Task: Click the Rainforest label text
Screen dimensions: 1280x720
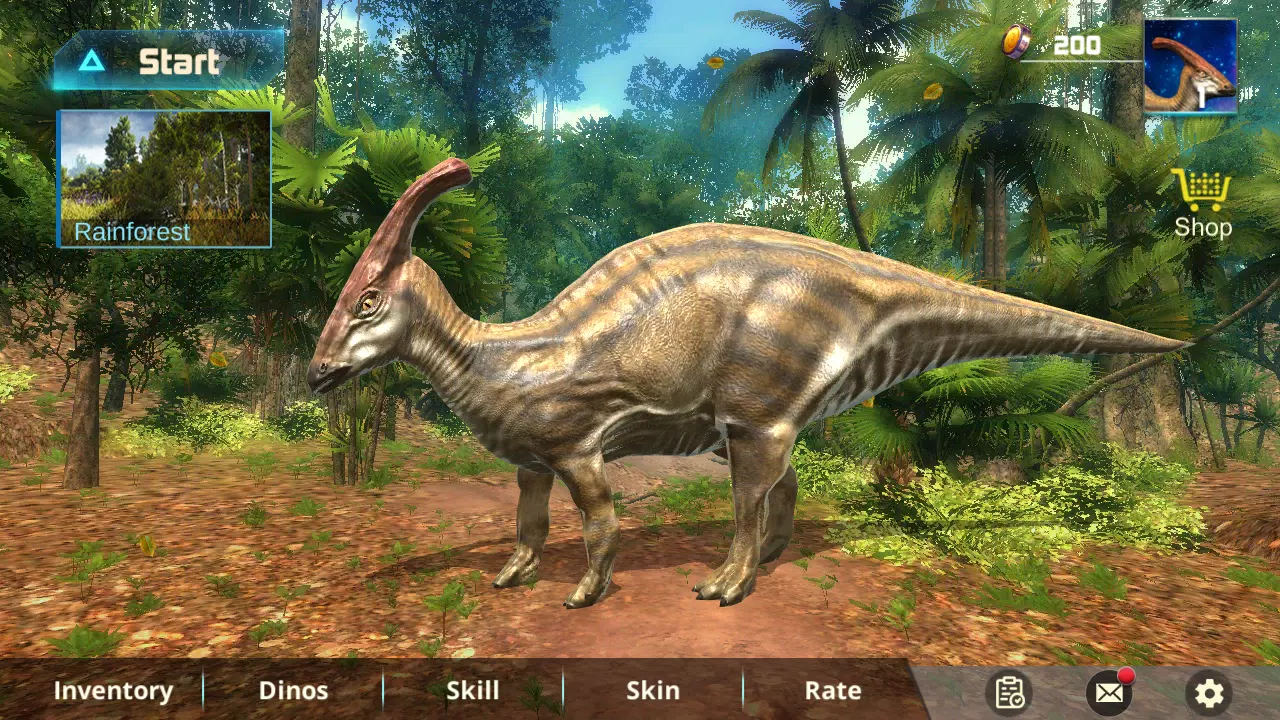Action: (131, 231)
